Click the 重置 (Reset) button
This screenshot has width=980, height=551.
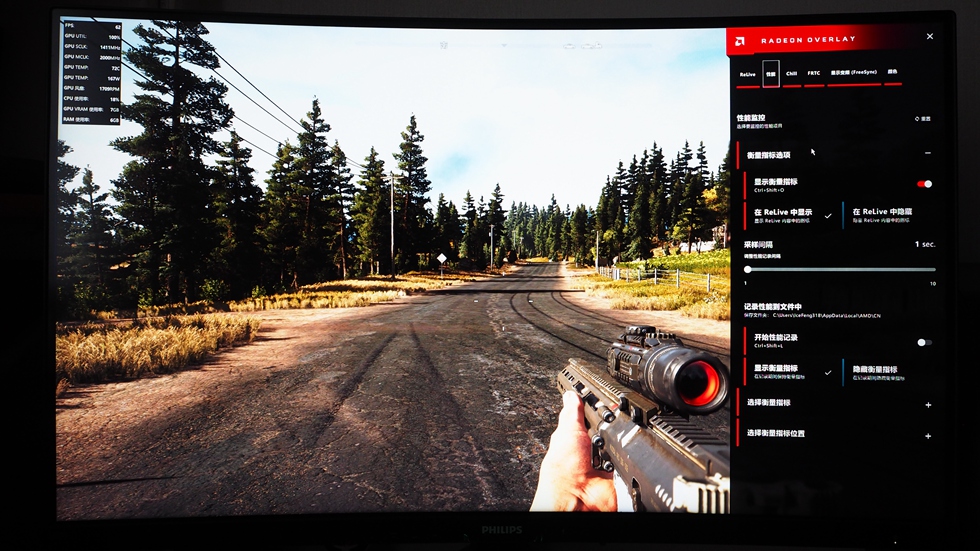click(923, 119)
